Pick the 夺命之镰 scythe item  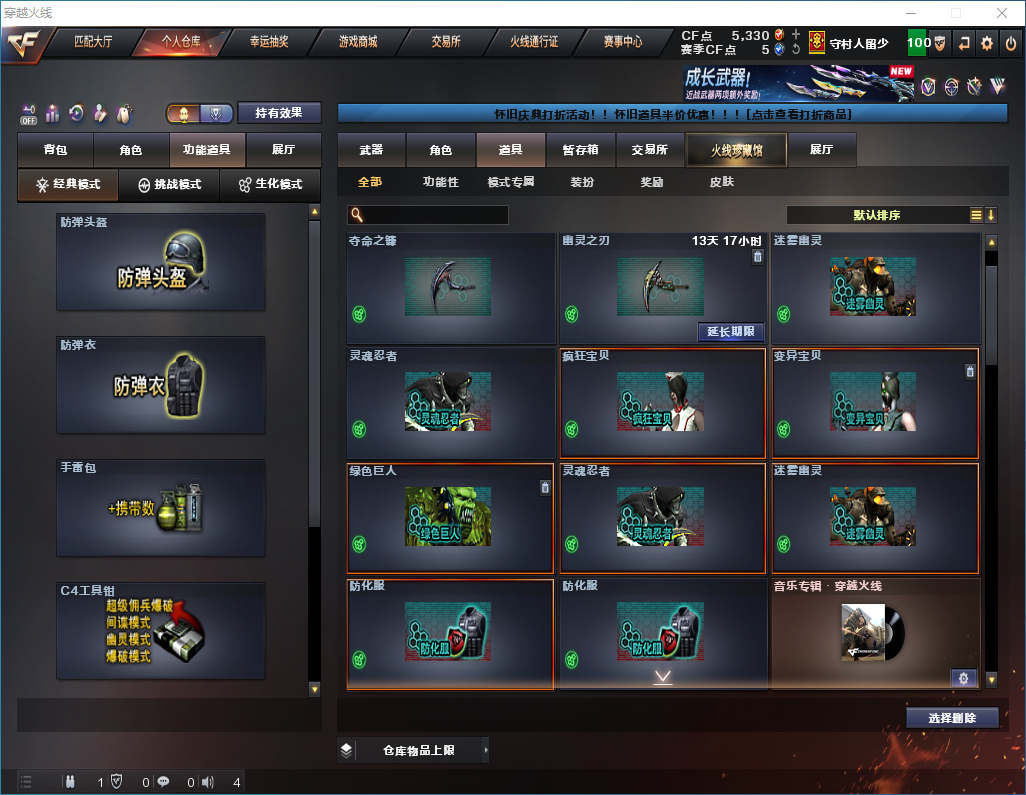(450, 288)
